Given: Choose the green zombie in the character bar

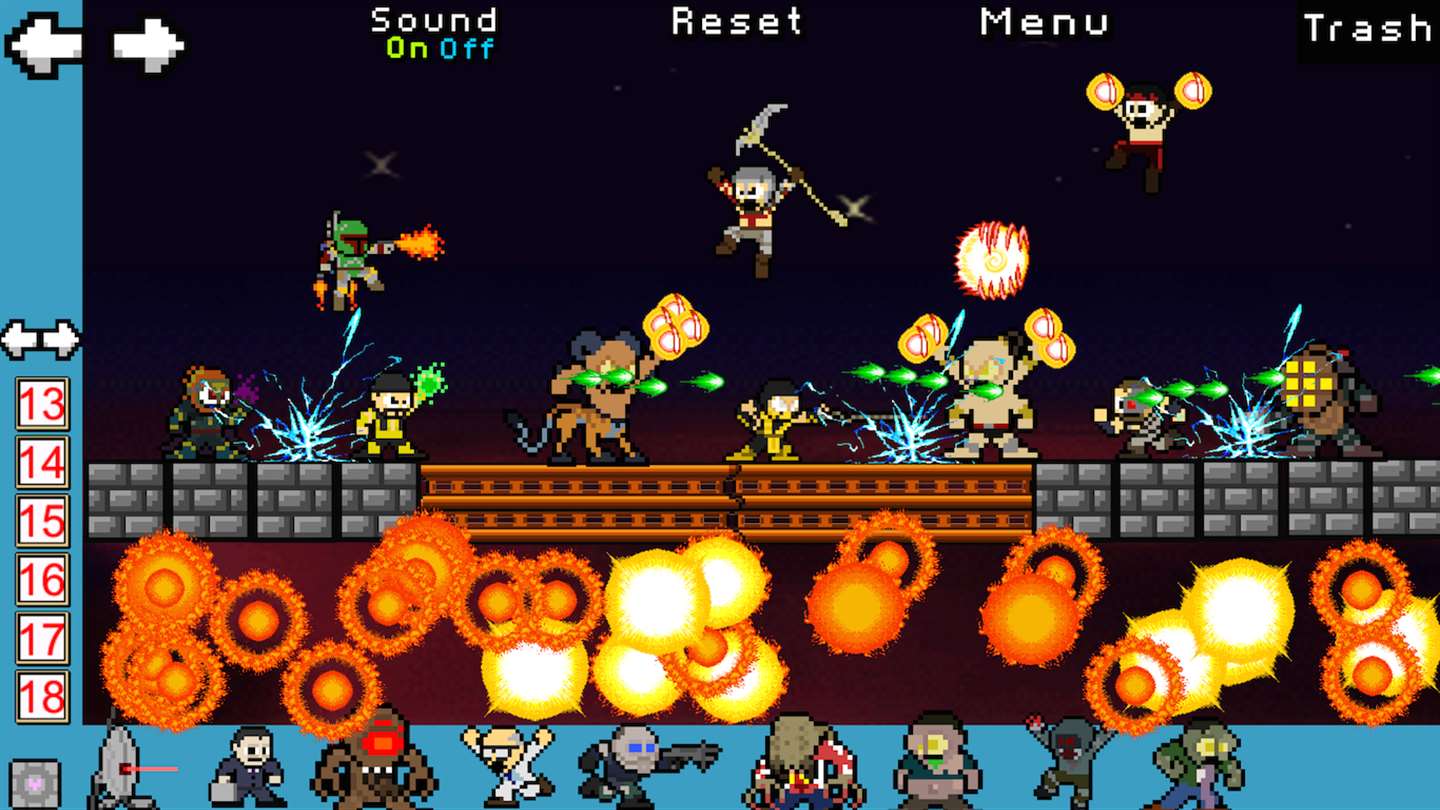Looking at the screenshot, I should point(1198,765).
